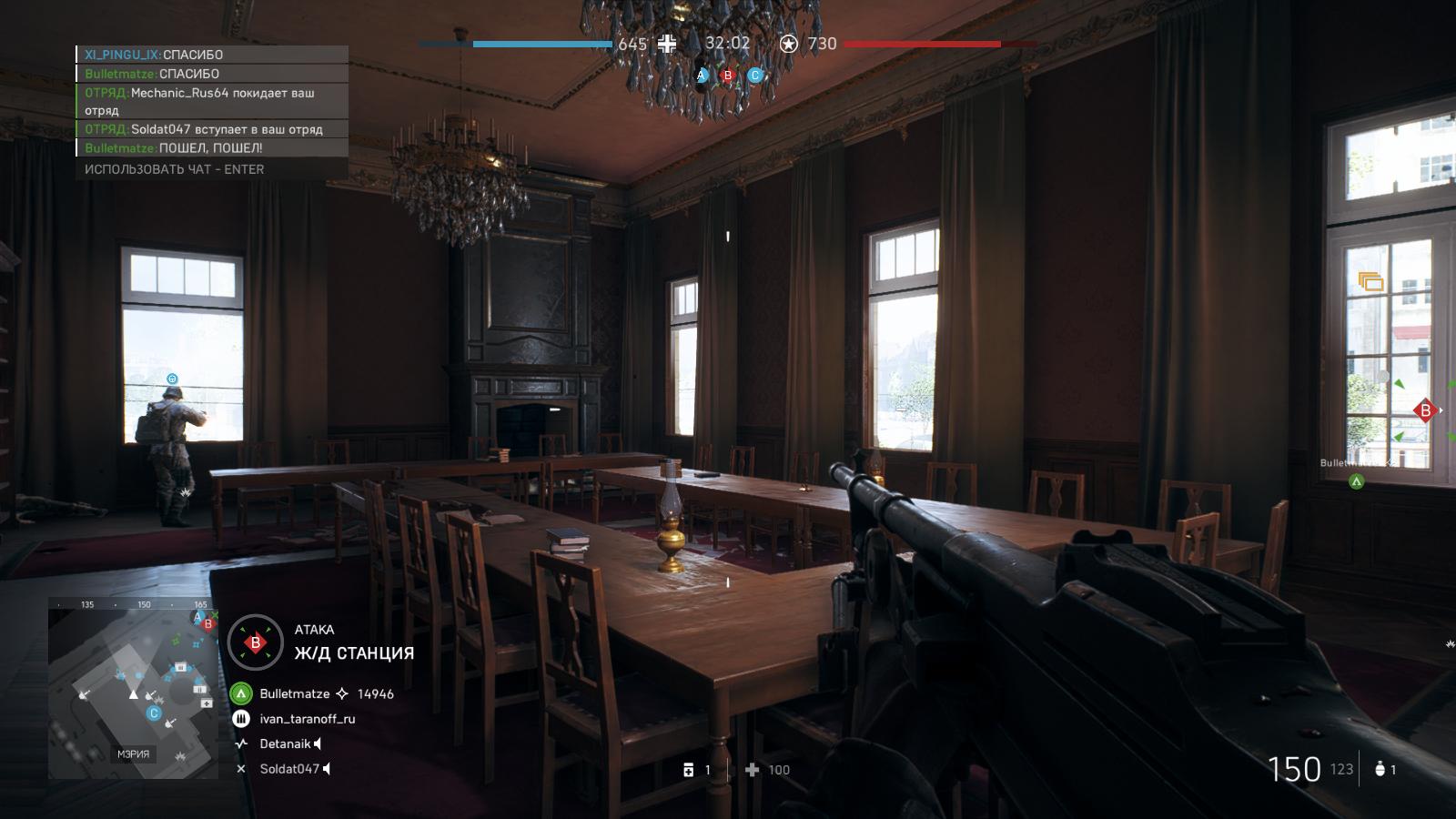Image resolution: width=1456 pixels, height=819 pixels.
Task: Choose squad member Detanaik
Action: click(x=285, y=743)
